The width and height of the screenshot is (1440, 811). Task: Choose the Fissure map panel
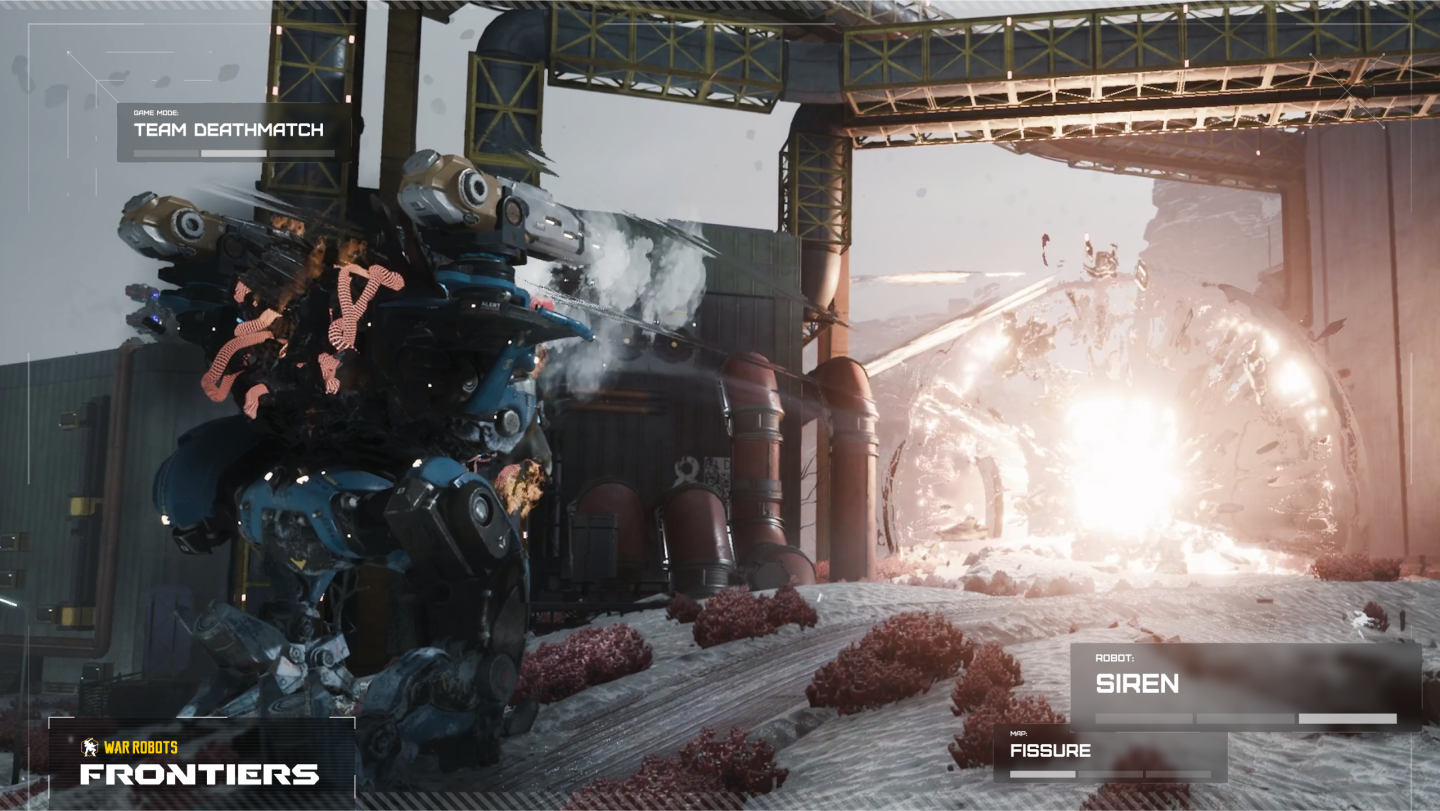(x=1109, y=755)
